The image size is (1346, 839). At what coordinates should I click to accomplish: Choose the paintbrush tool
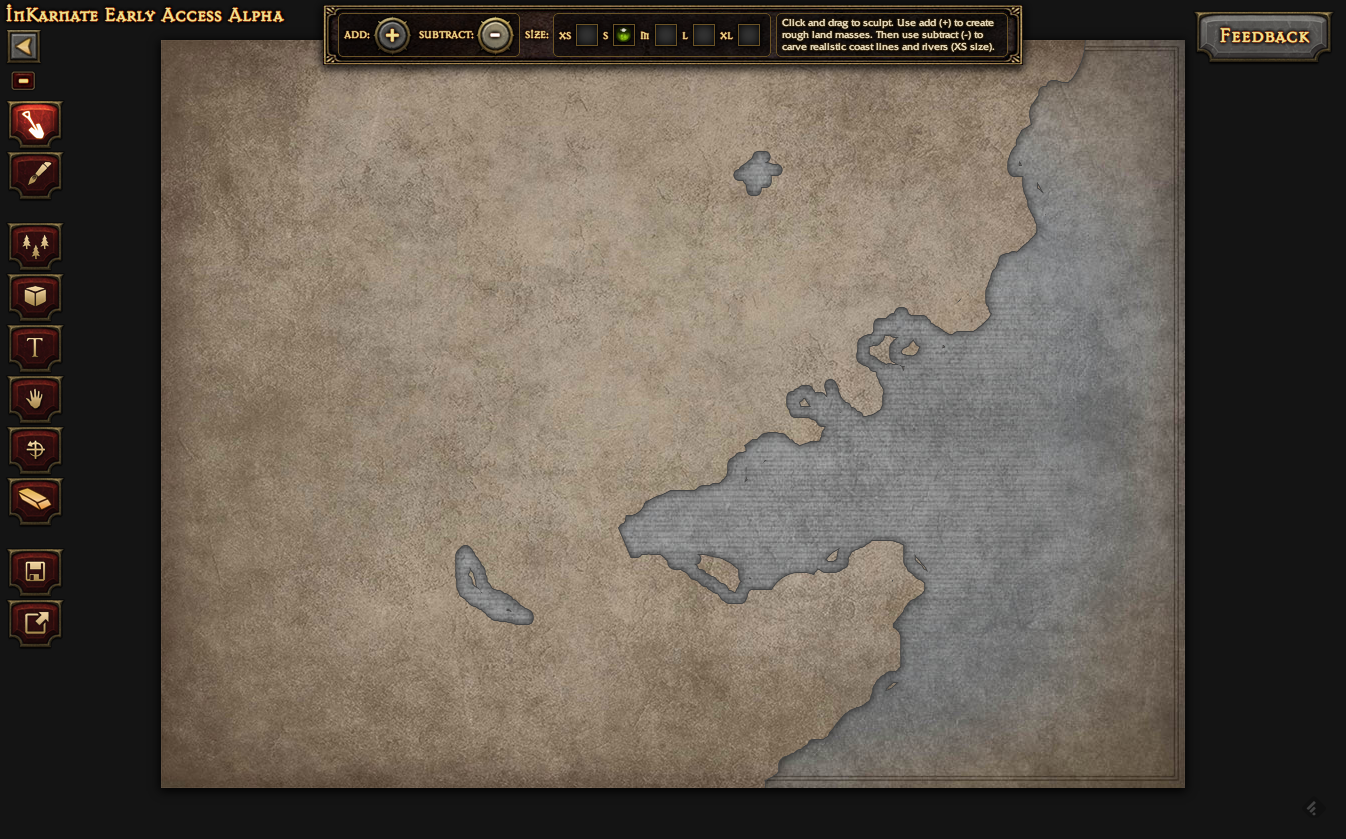[x=35, y=175]
